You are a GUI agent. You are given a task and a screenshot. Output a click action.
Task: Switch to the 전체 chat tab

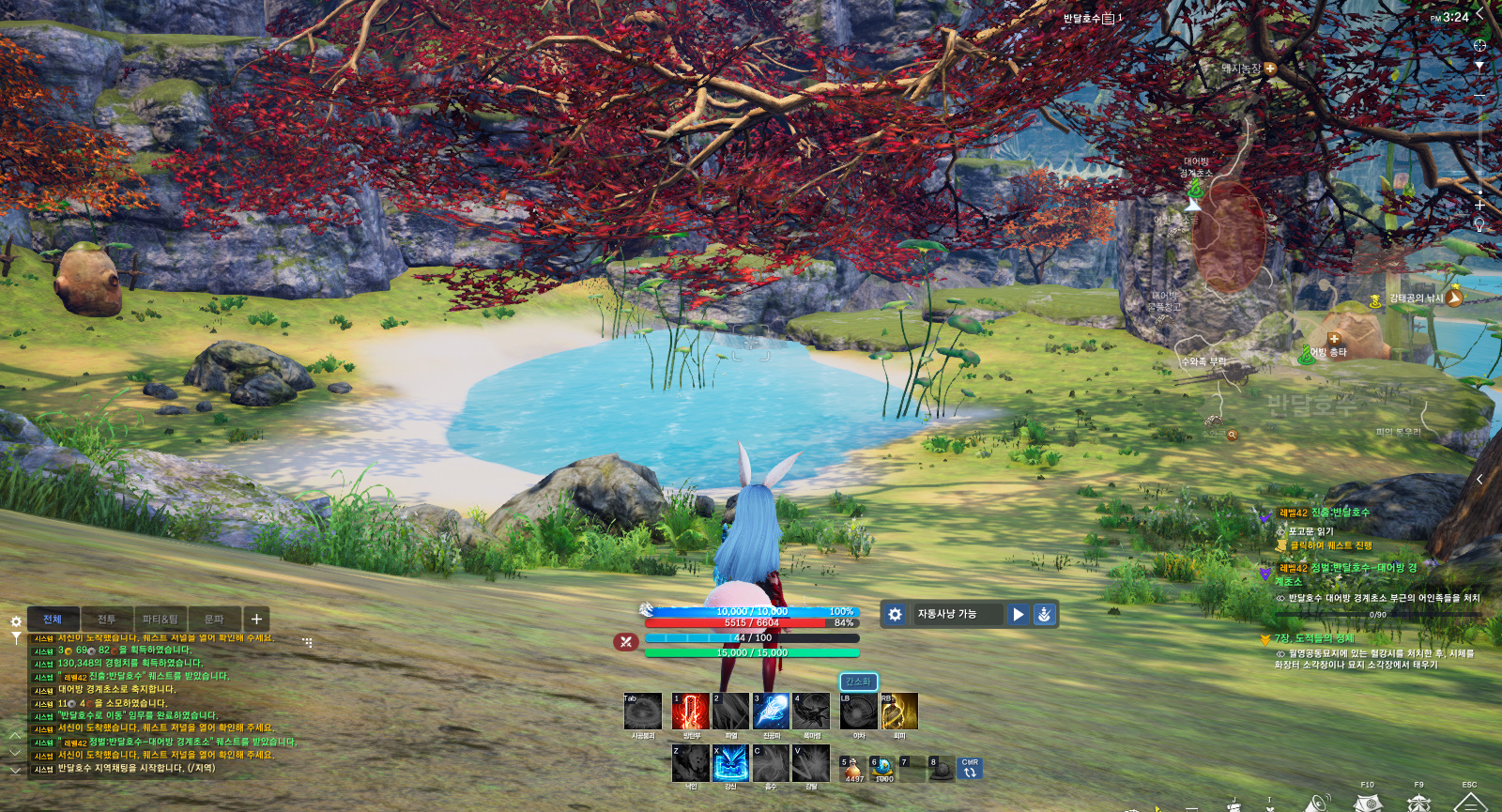click(x=53, y=620)
